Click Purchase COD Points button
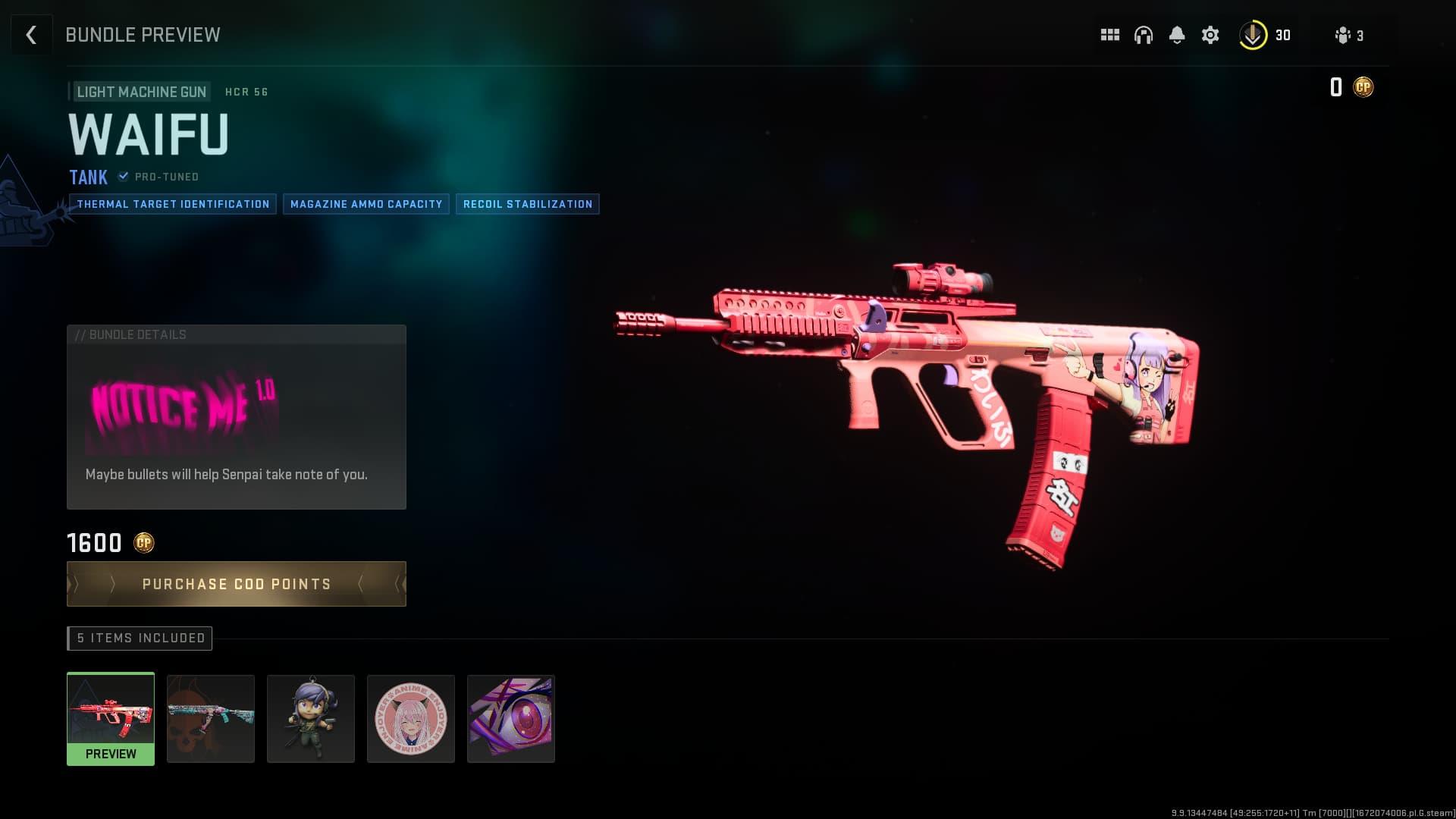The height and width of the screenshot is (819, 1456). (x=237, y=584)
